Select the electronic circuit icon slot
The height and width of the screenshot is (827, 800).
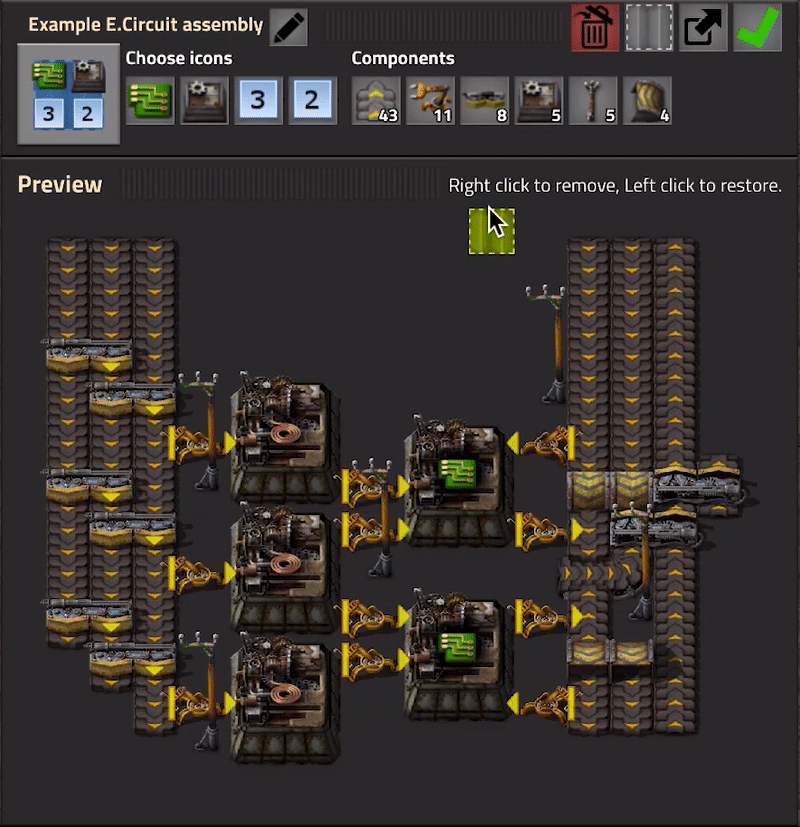150,101
